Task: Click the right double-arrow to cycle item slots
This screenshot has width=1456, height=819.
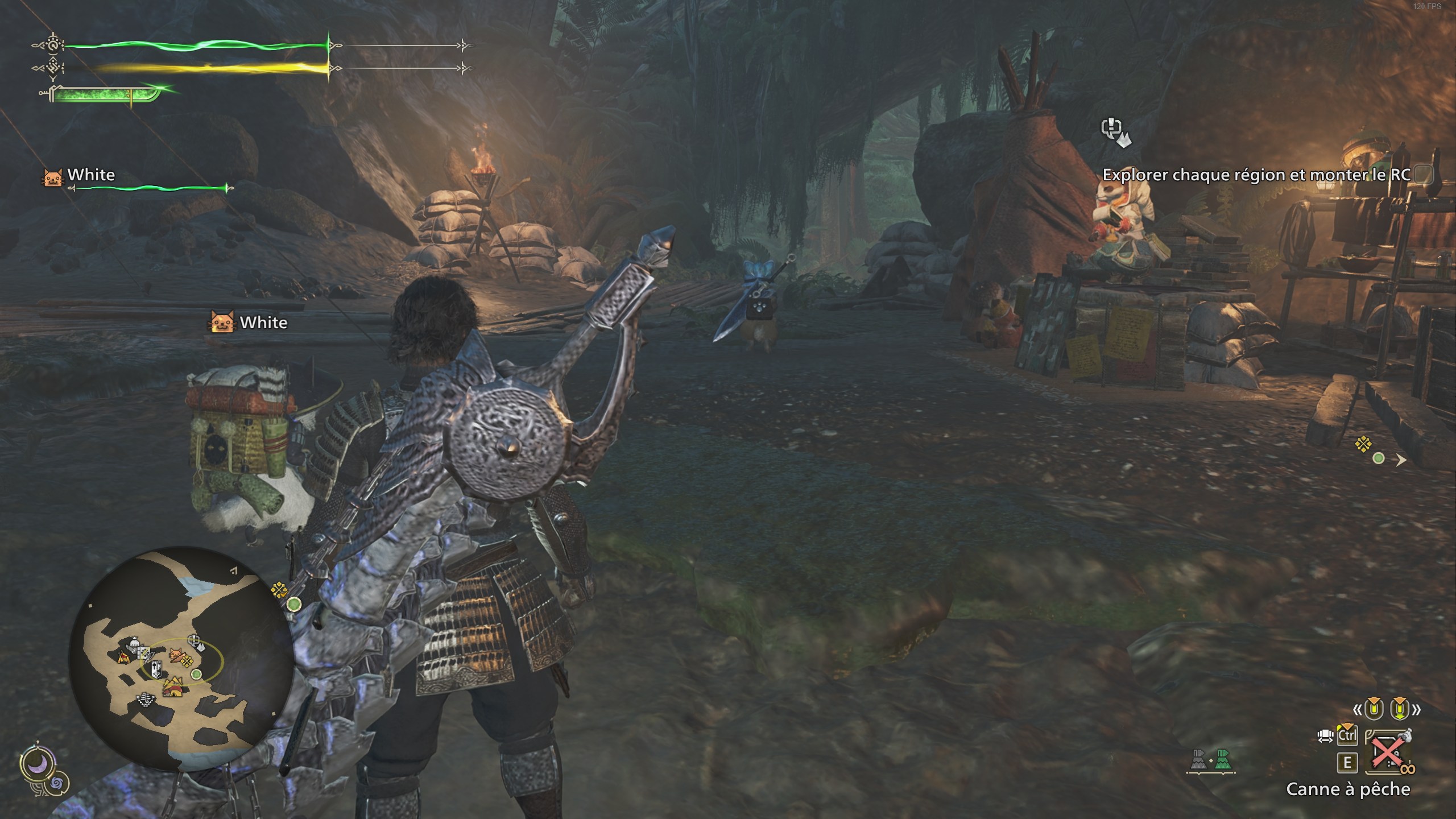Action: 1417,710
